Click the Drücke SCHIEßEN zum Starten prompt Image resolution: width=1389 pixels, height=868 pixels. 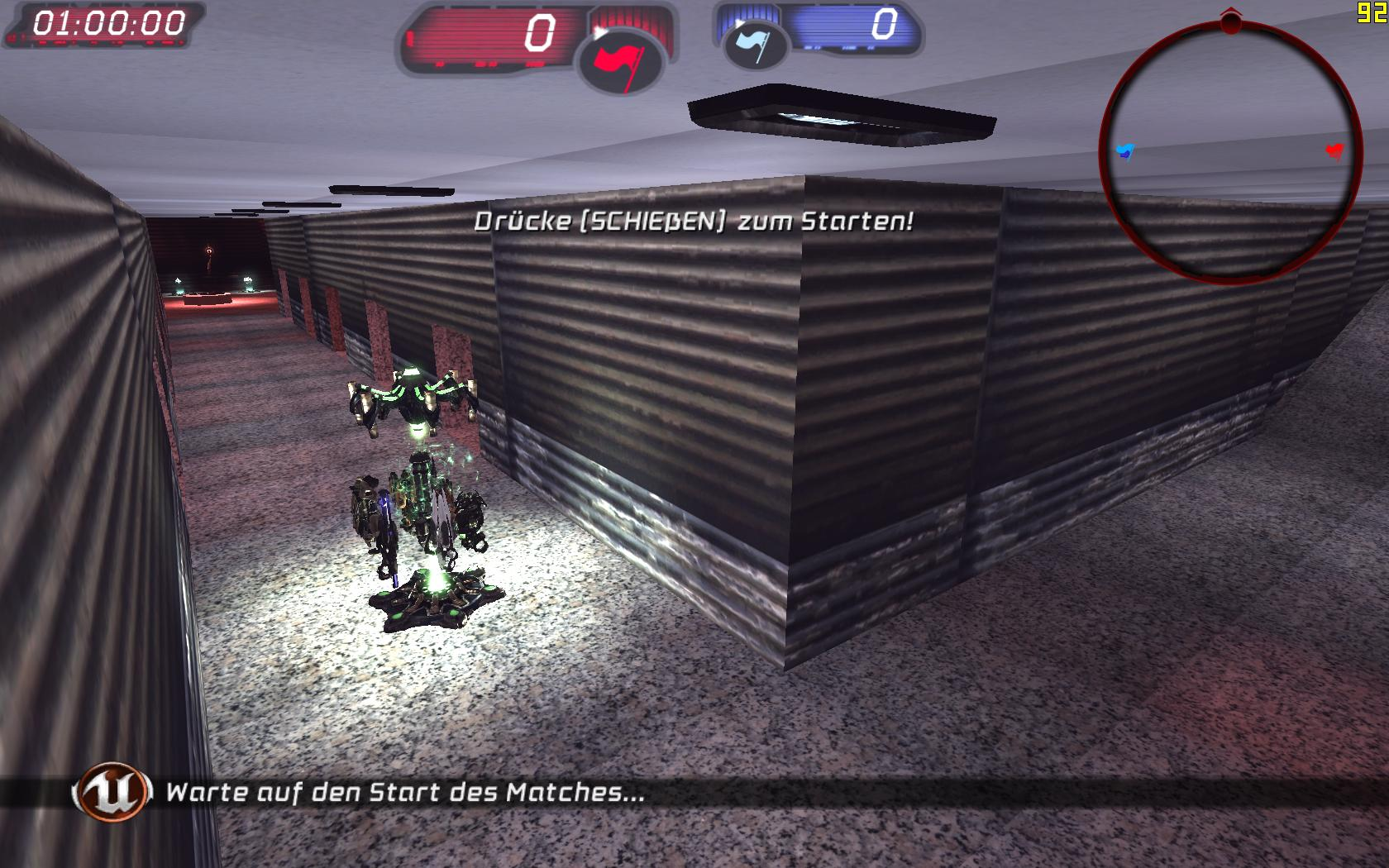[693, 220]
